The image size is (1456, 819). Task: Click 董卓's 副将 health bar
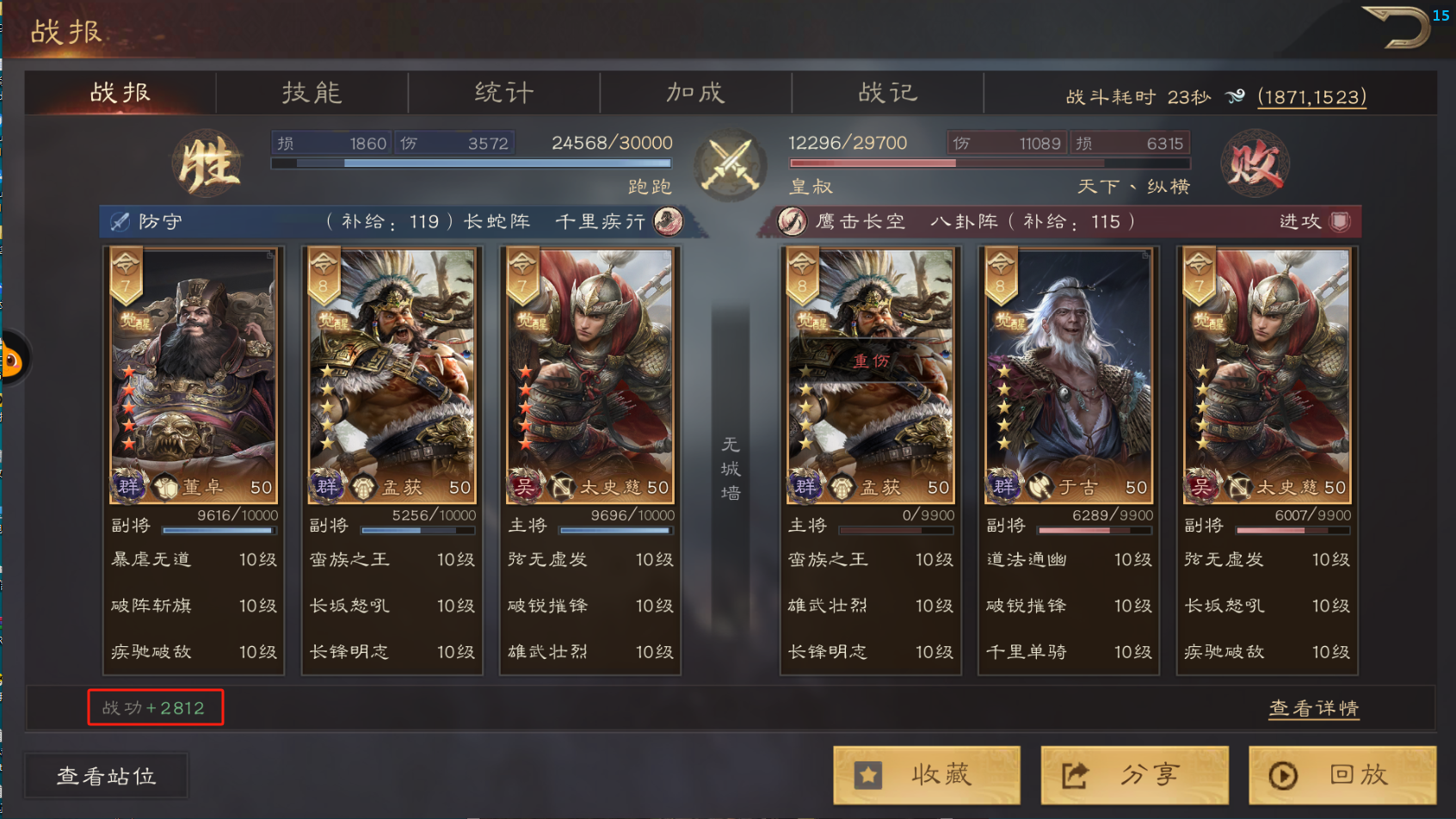tap(220, 530)
